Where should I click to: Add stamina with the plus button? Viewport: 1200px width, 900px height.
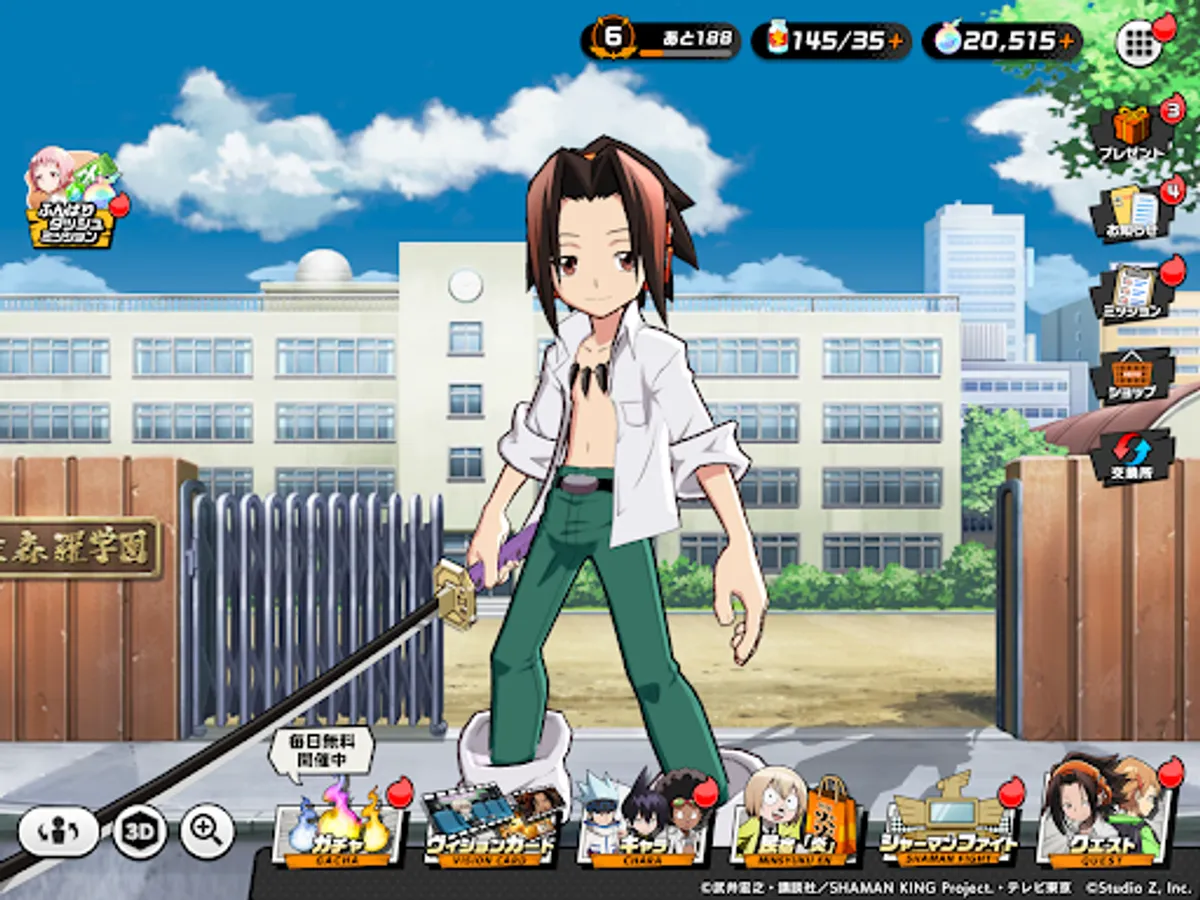point(895,41)
